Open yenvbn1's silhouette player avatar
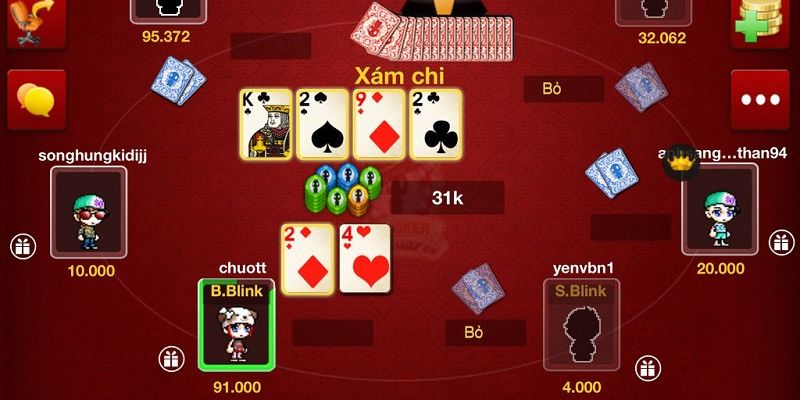Image resolution: width=800 pixels, height=400 pixels. pos(582,322)
